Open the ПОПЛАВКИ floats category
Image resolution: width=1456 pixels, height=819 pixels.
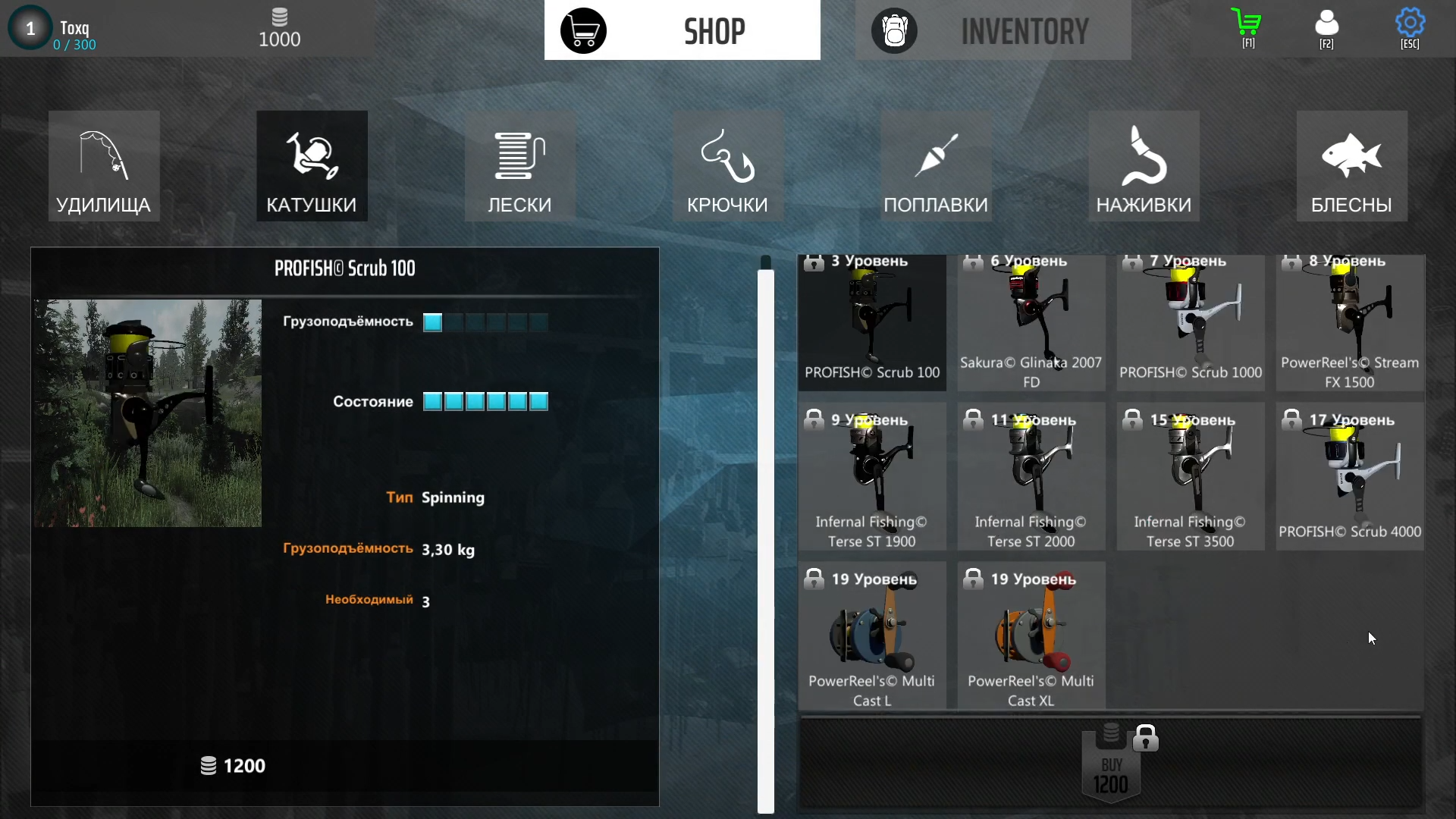click(936, 166)
